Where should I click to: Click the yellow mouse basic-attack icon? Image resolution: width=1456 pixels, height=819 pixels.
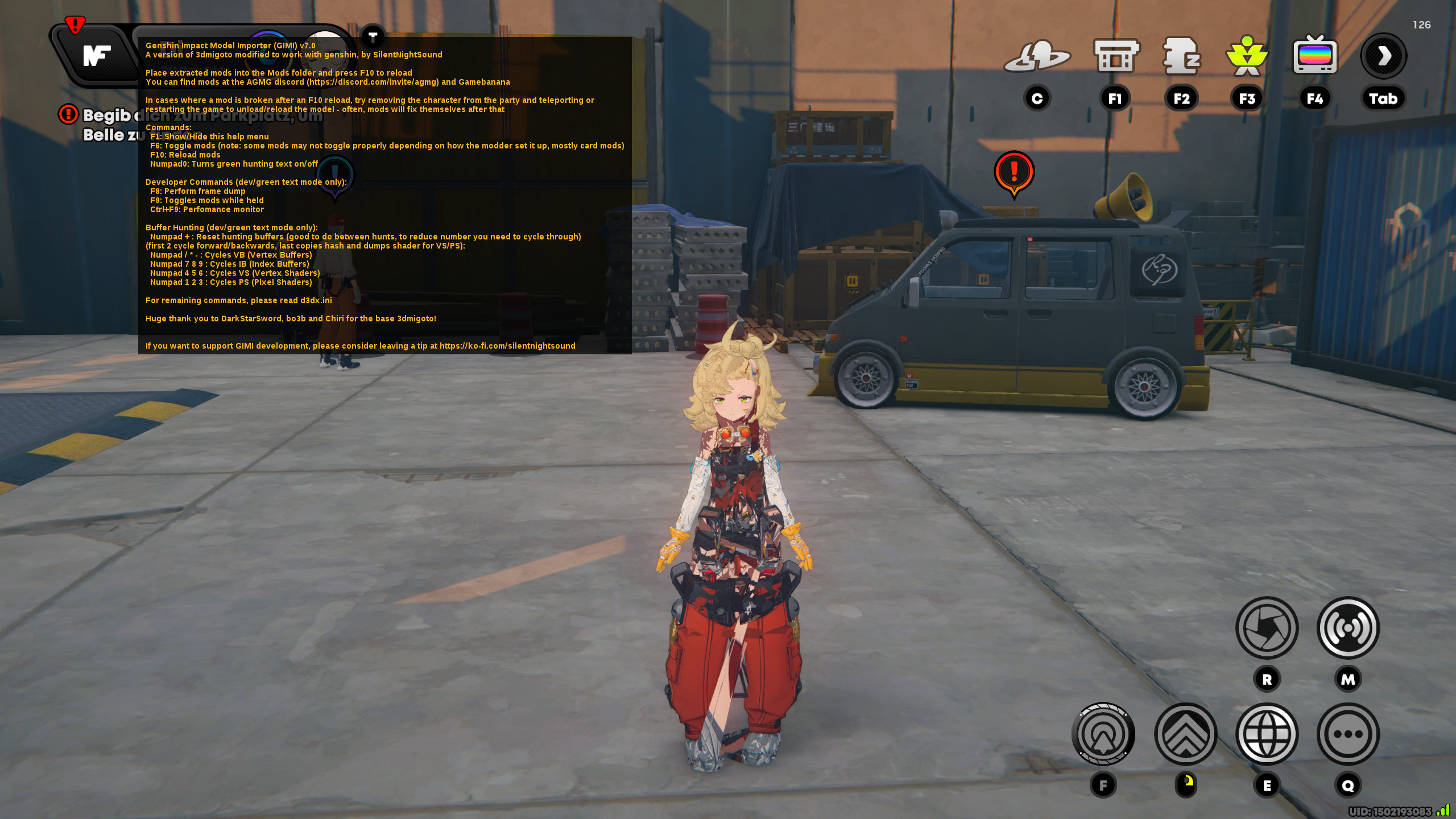[x=1186, y=784]
